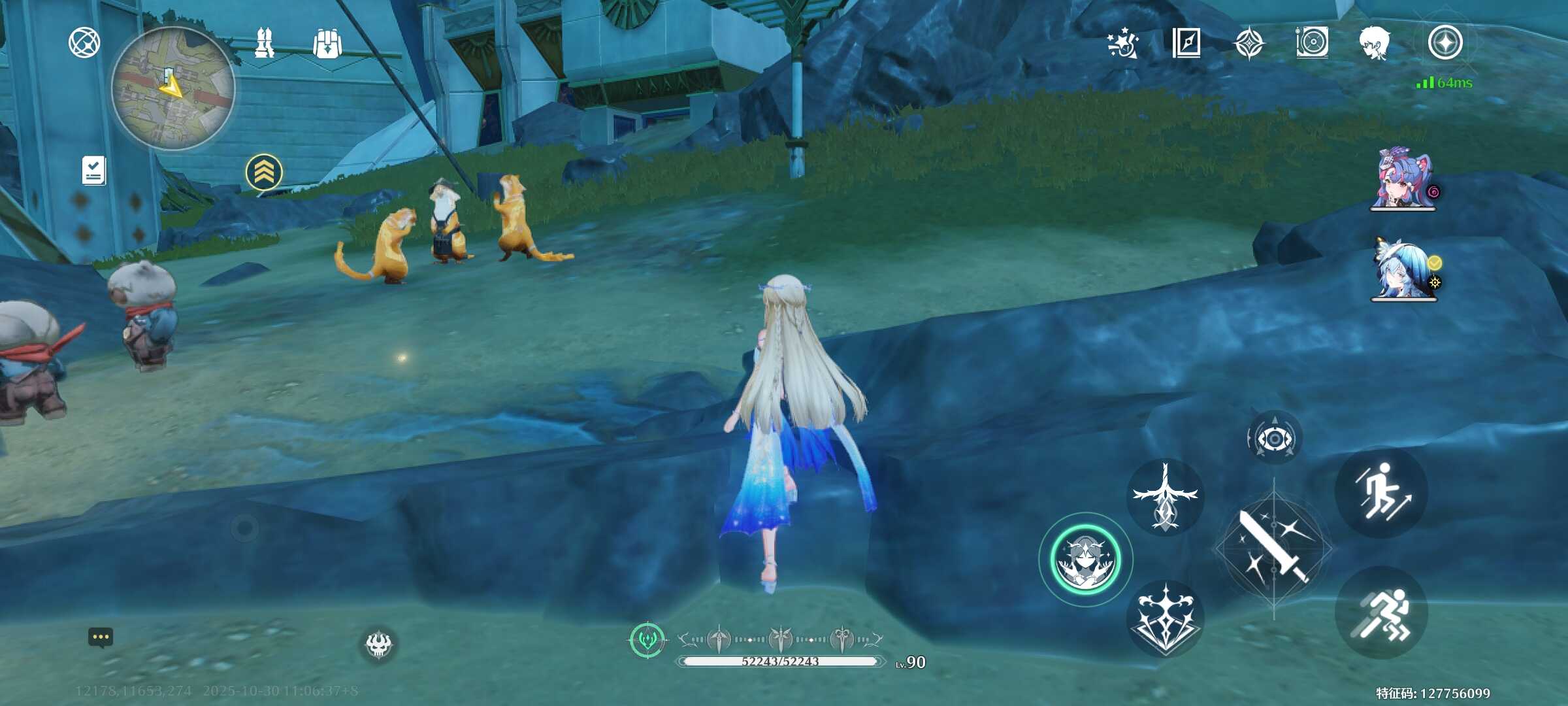Open the compass guidebook icon
The height and width of the screenshot is (706, 1568).
(1186, 43)
